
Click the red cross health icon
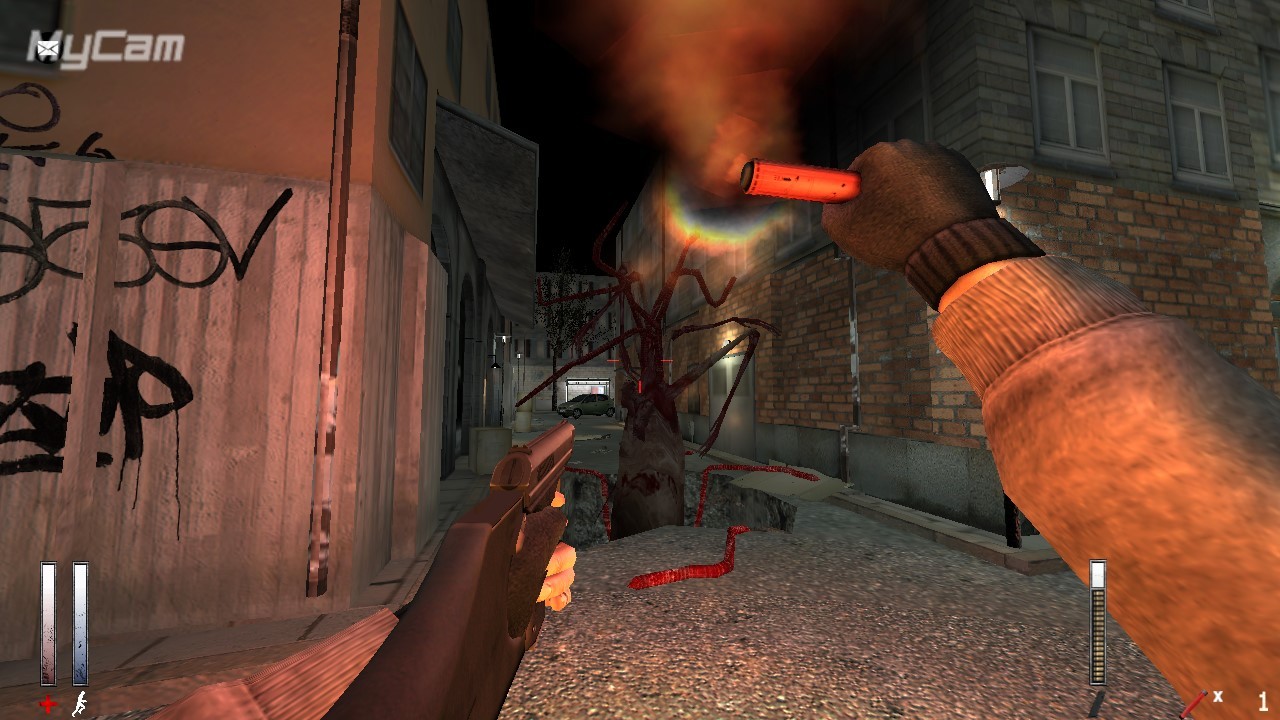point(48,705)
